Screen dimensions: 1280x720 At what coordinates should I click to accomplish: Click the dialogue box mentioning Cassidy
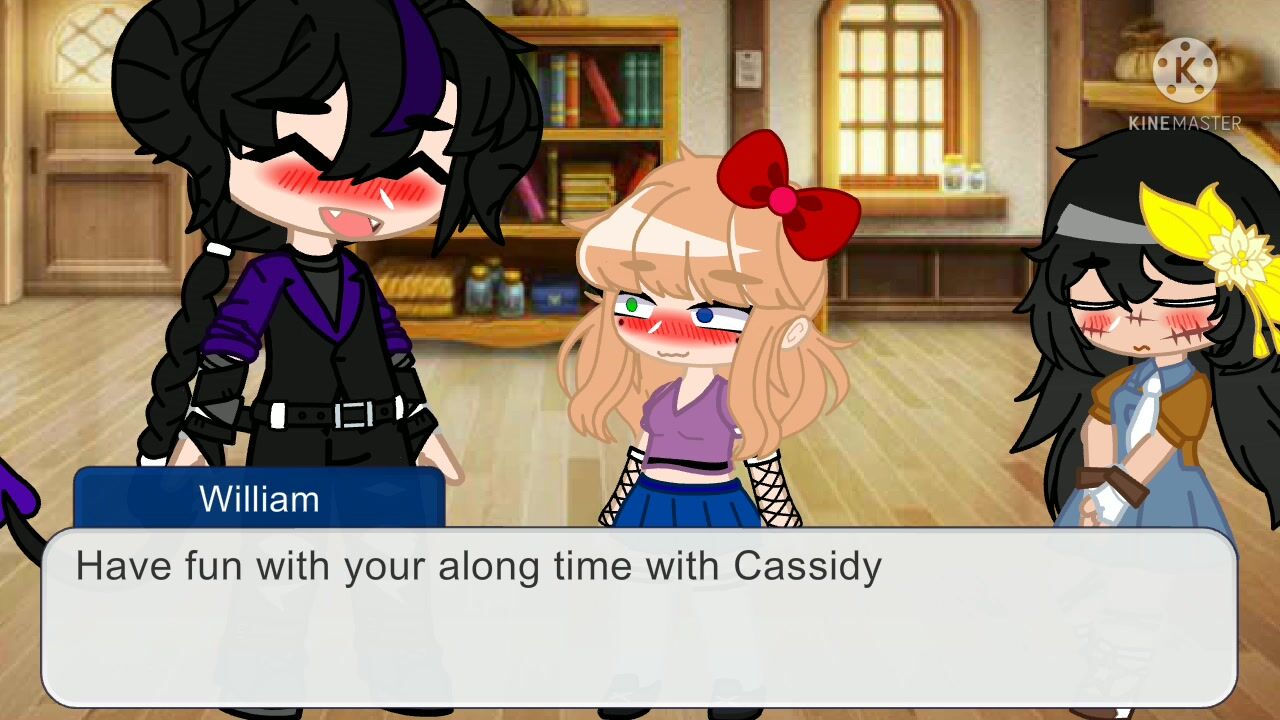point(638,617)
